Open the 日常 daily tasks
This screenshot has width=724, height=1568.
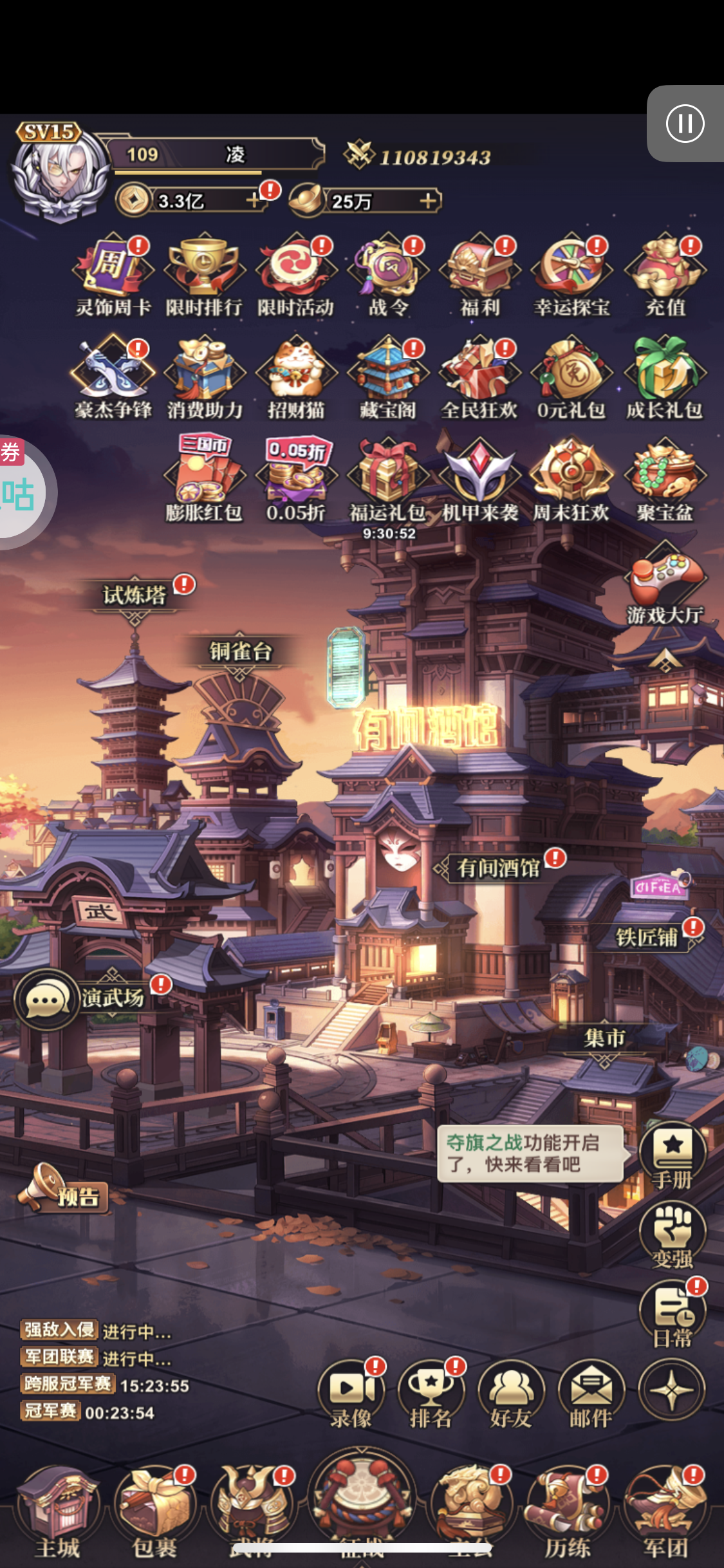pyautogui.click(x=673, y=1314)
